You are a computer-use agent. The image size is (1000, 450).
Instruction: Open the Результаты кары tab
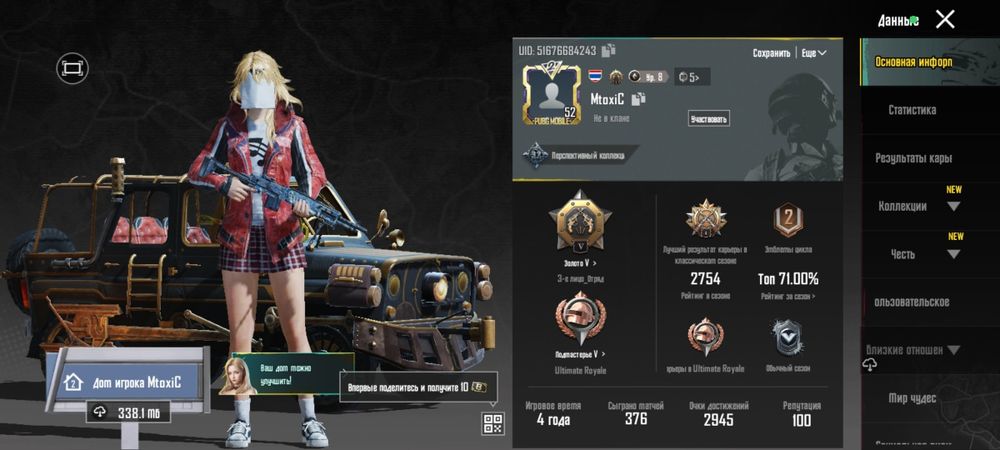tap(913, 158)
